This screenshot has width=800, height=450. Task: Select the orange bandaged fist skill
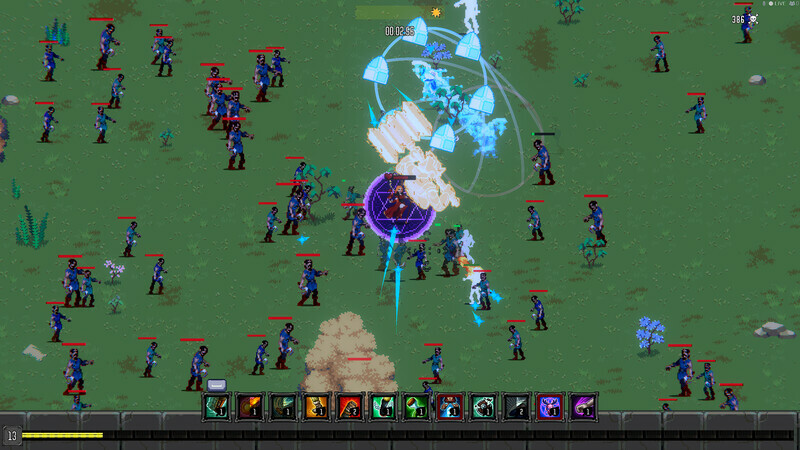(316, 406)
